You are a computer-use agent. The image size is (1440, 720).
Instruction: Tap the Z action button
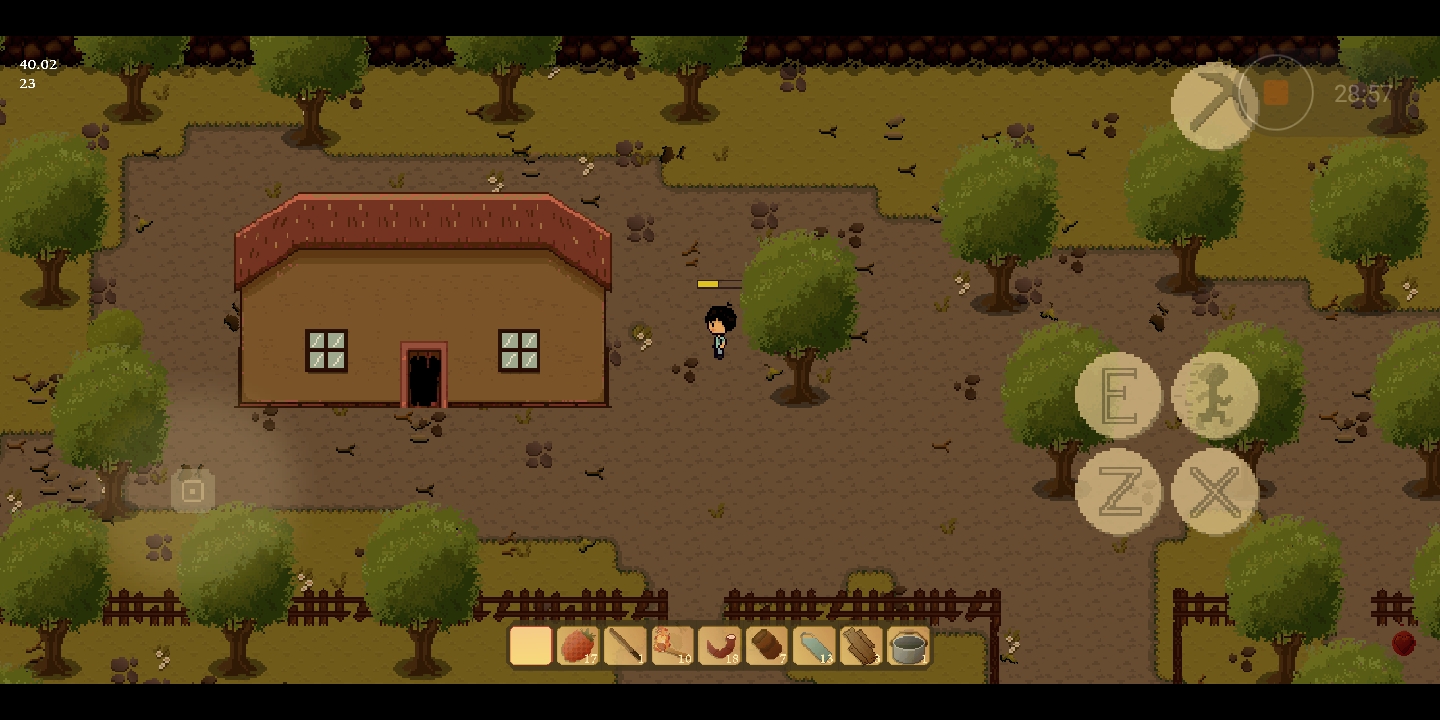[1118, 491]
